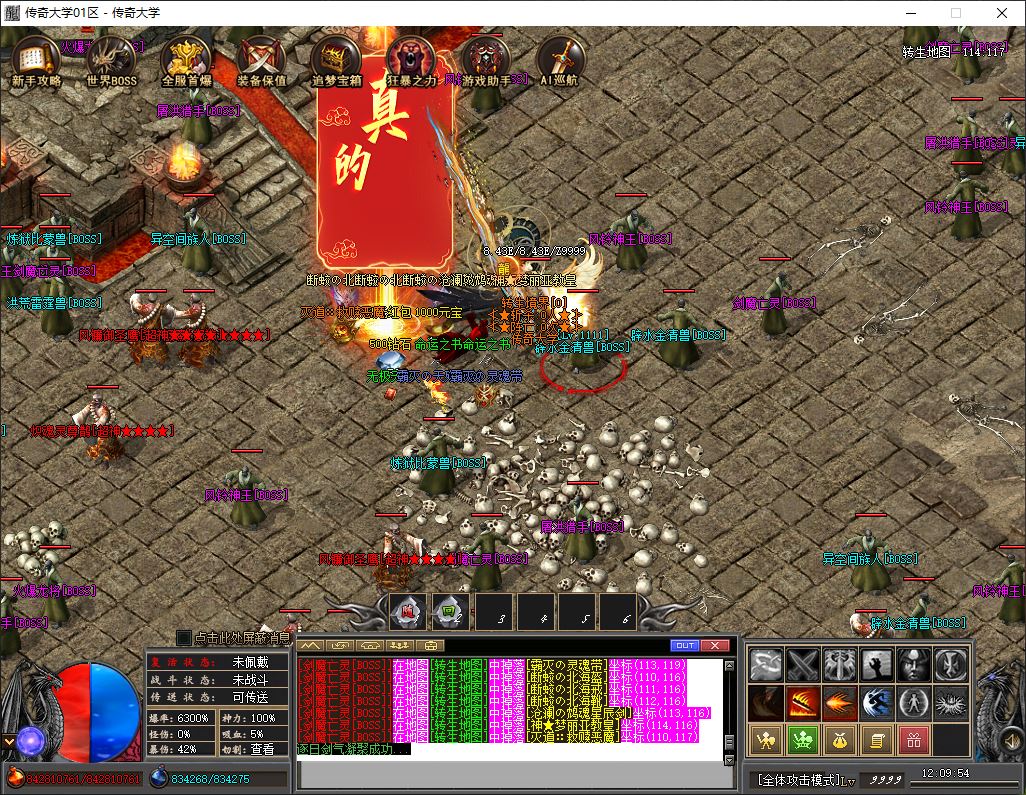Image resolution: width=1026 pixels, height=795 pixels.
Task: Open the 世界BOSS menu
Action: [x=110, y=62]
